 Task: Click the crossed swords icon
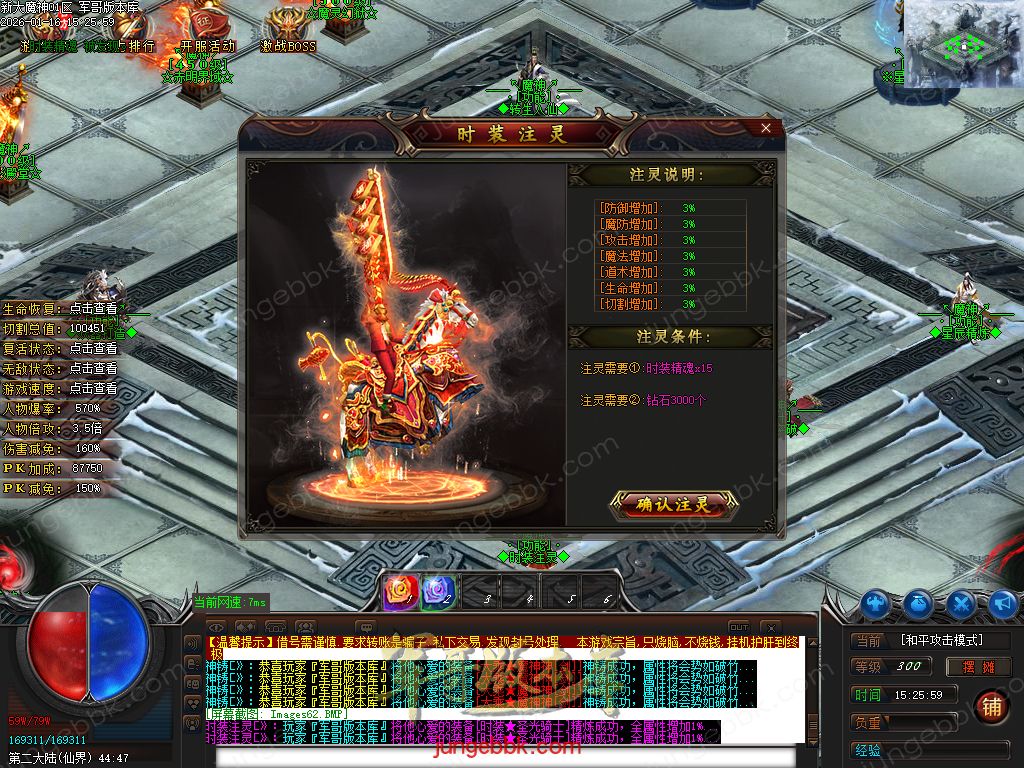tap(961, 603)
